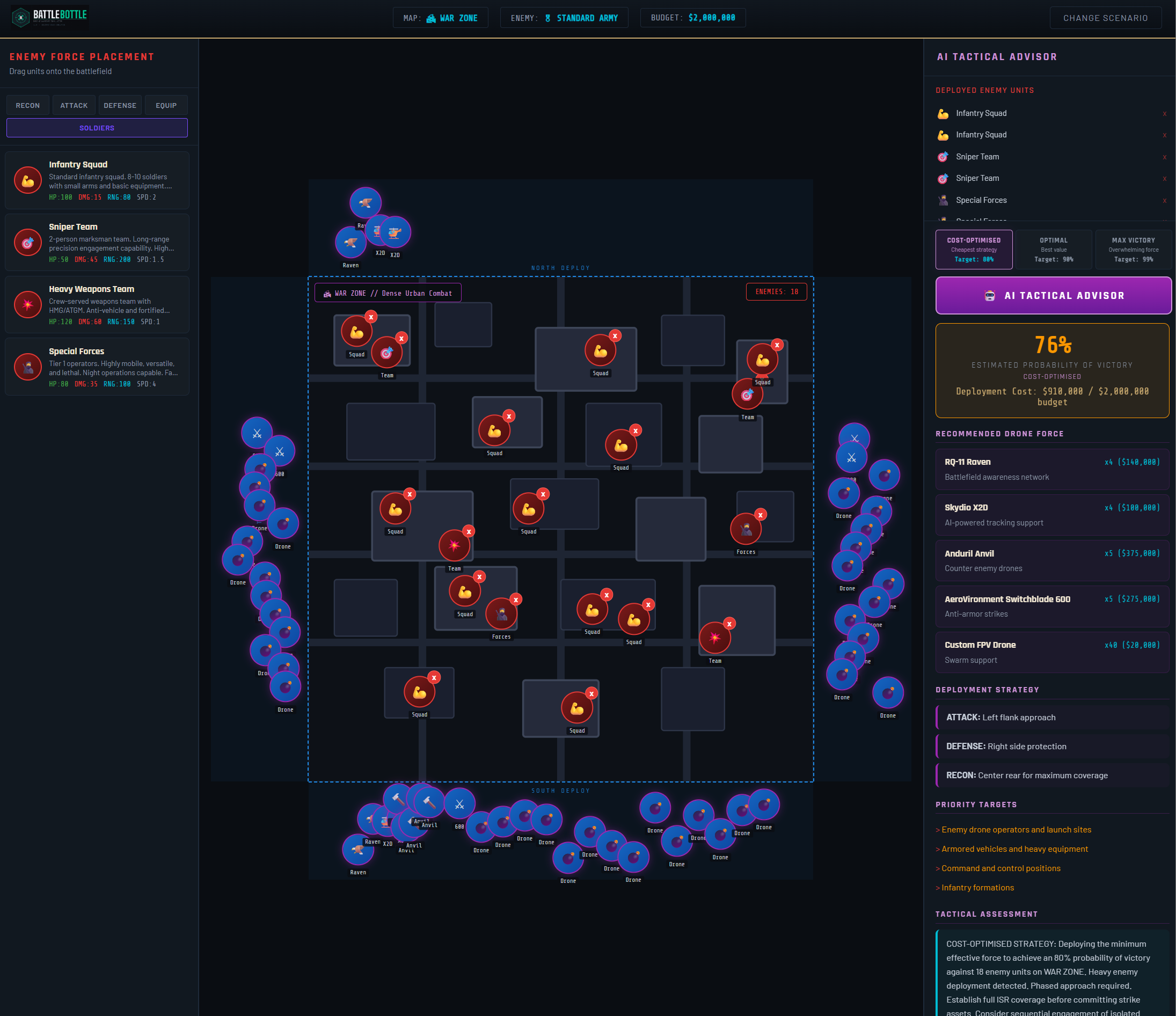Click the Enemy drone operators priority target link
The image size is (1176, 1016).
point(1013,829)
